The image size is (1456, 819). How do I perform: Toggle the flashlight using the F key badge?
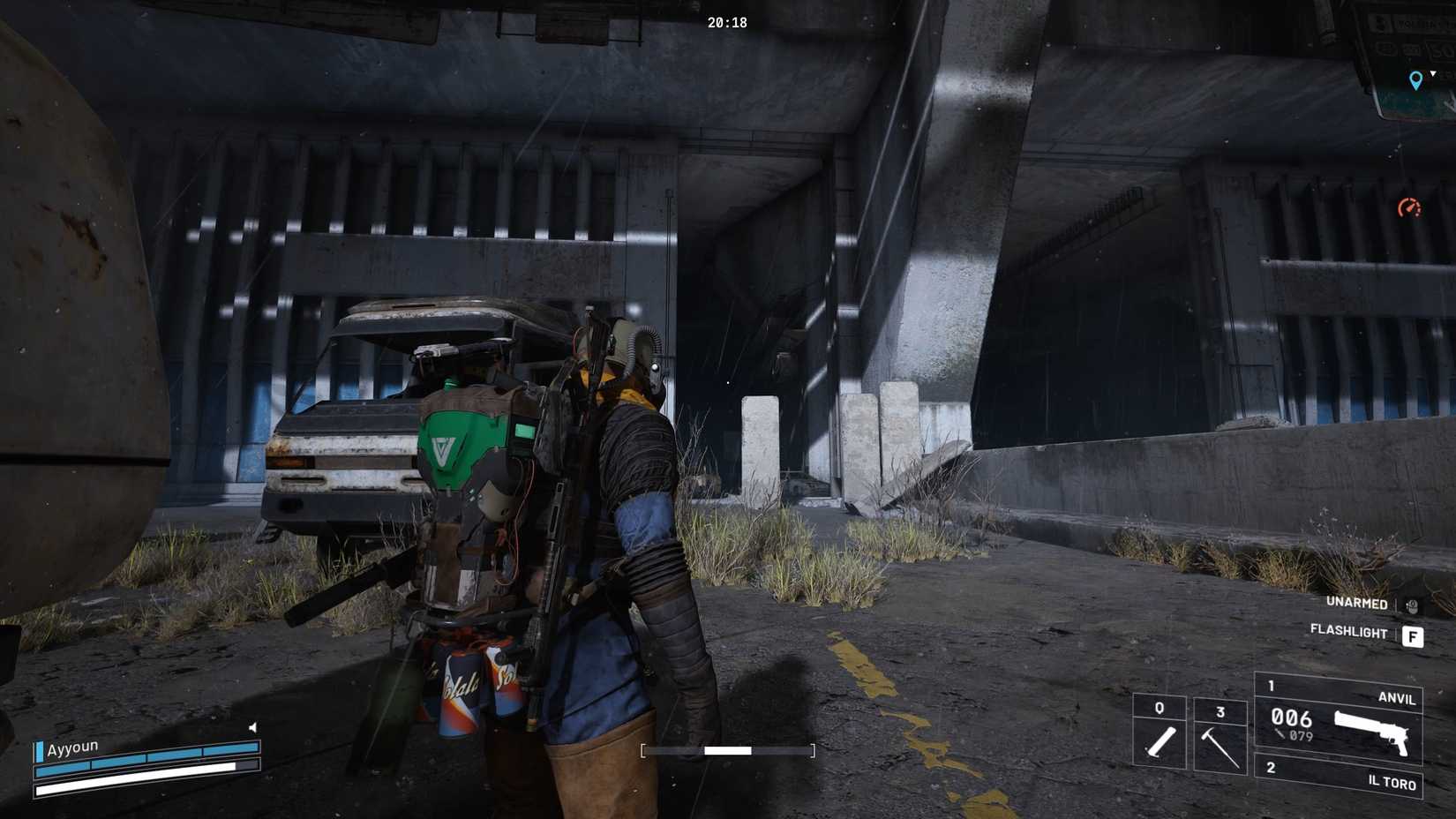(x=1414, y=635)
